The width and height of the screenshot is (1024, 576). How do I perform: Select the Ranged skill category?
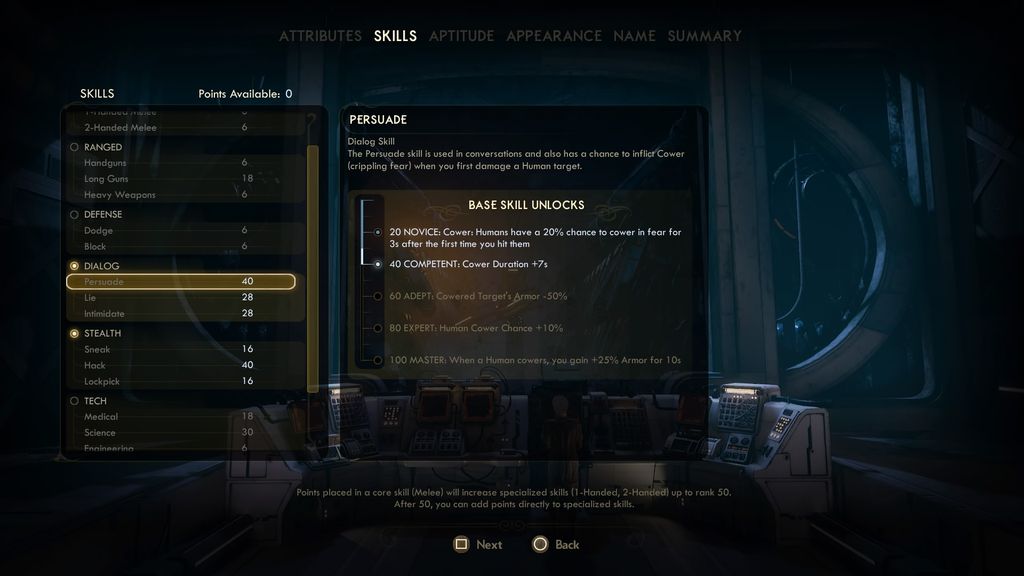(x=102, y=147)
